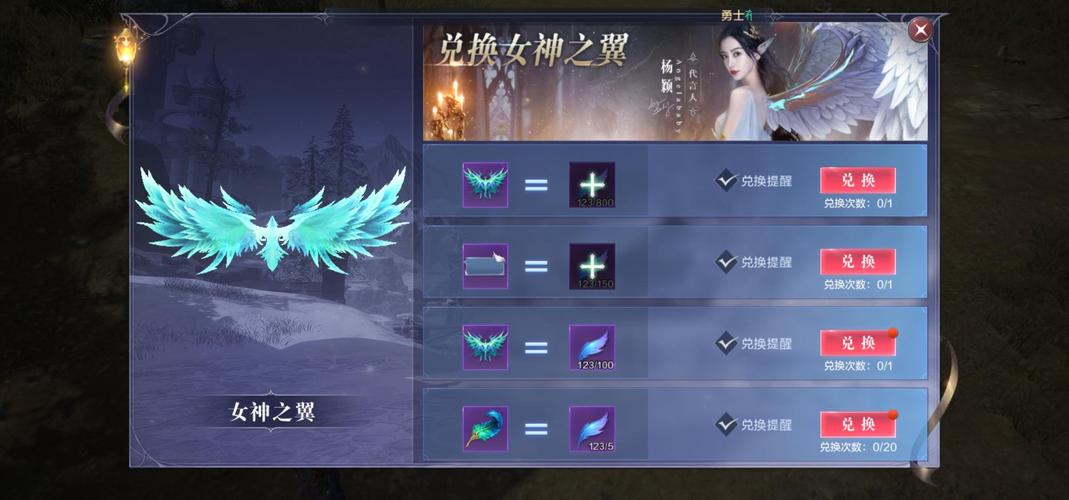The width and height of the screenshot is (1069, 500).
Task: Close the 兑换女神之翼 exchange window
Action: 919,30
